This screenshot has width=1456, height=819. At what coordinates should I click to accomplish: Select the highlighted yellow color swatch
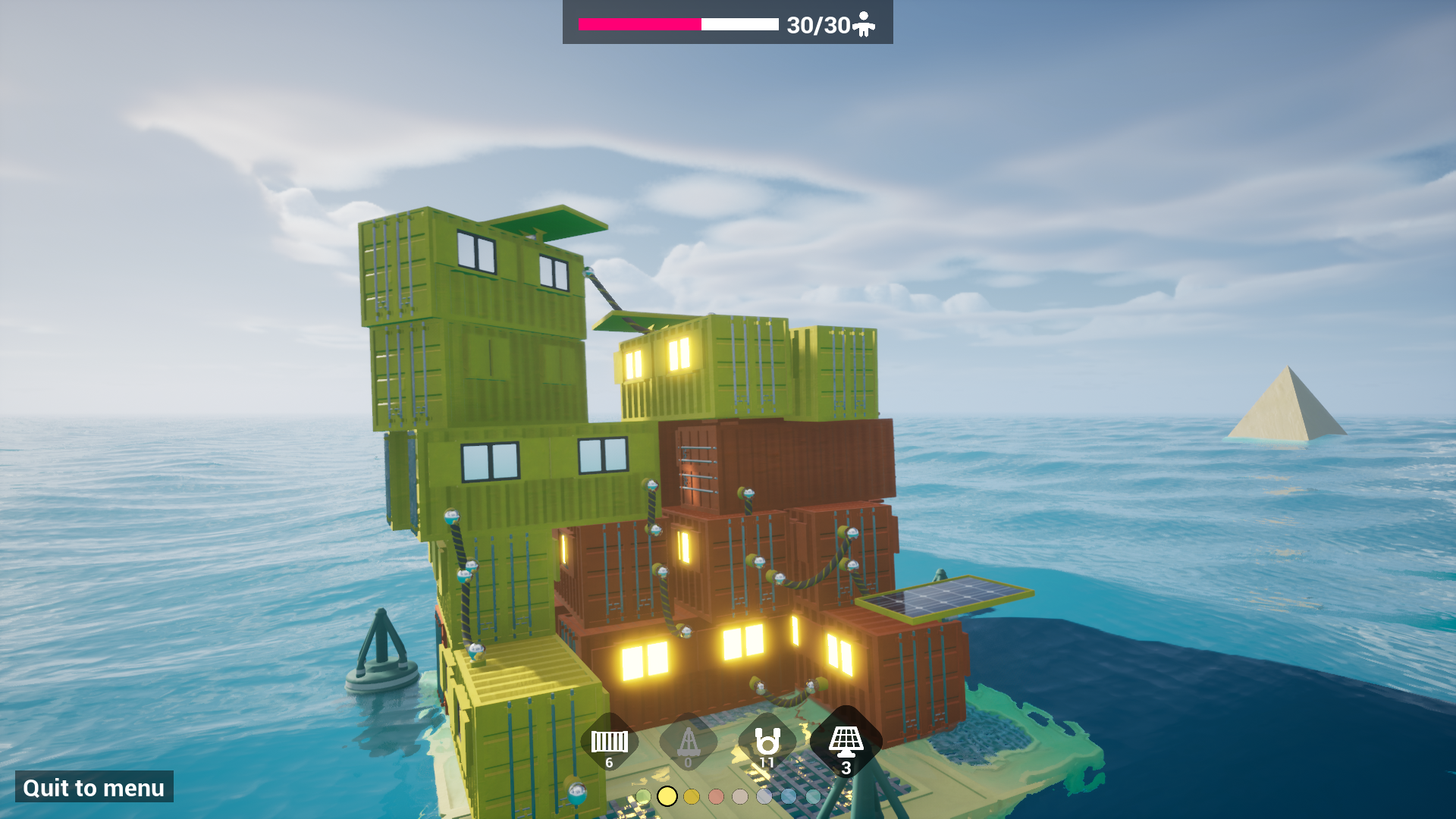pos(667,796)
